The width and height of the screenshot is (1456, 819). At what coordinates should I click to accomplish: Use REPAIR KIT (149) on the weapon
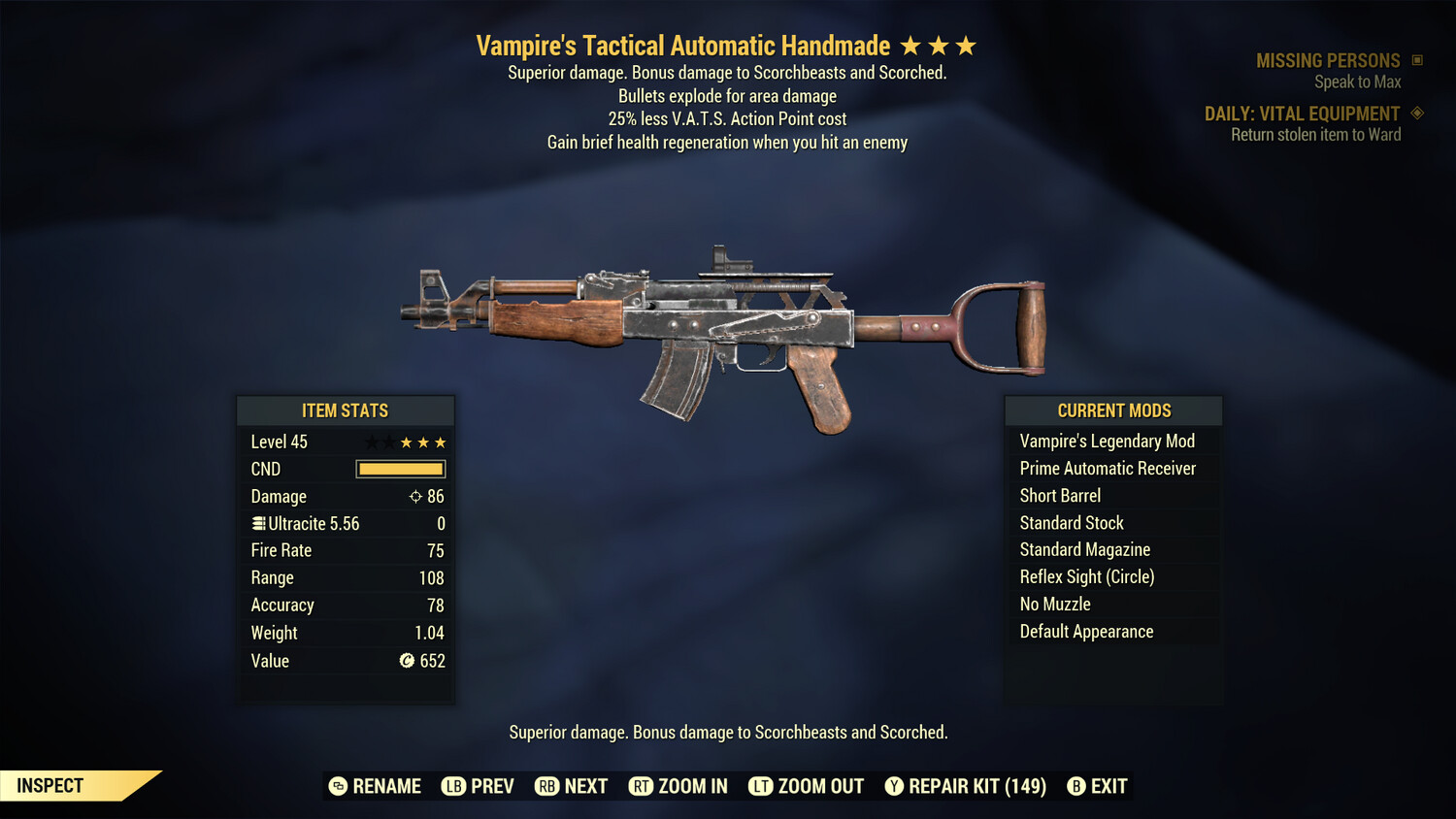coord(965,786)
